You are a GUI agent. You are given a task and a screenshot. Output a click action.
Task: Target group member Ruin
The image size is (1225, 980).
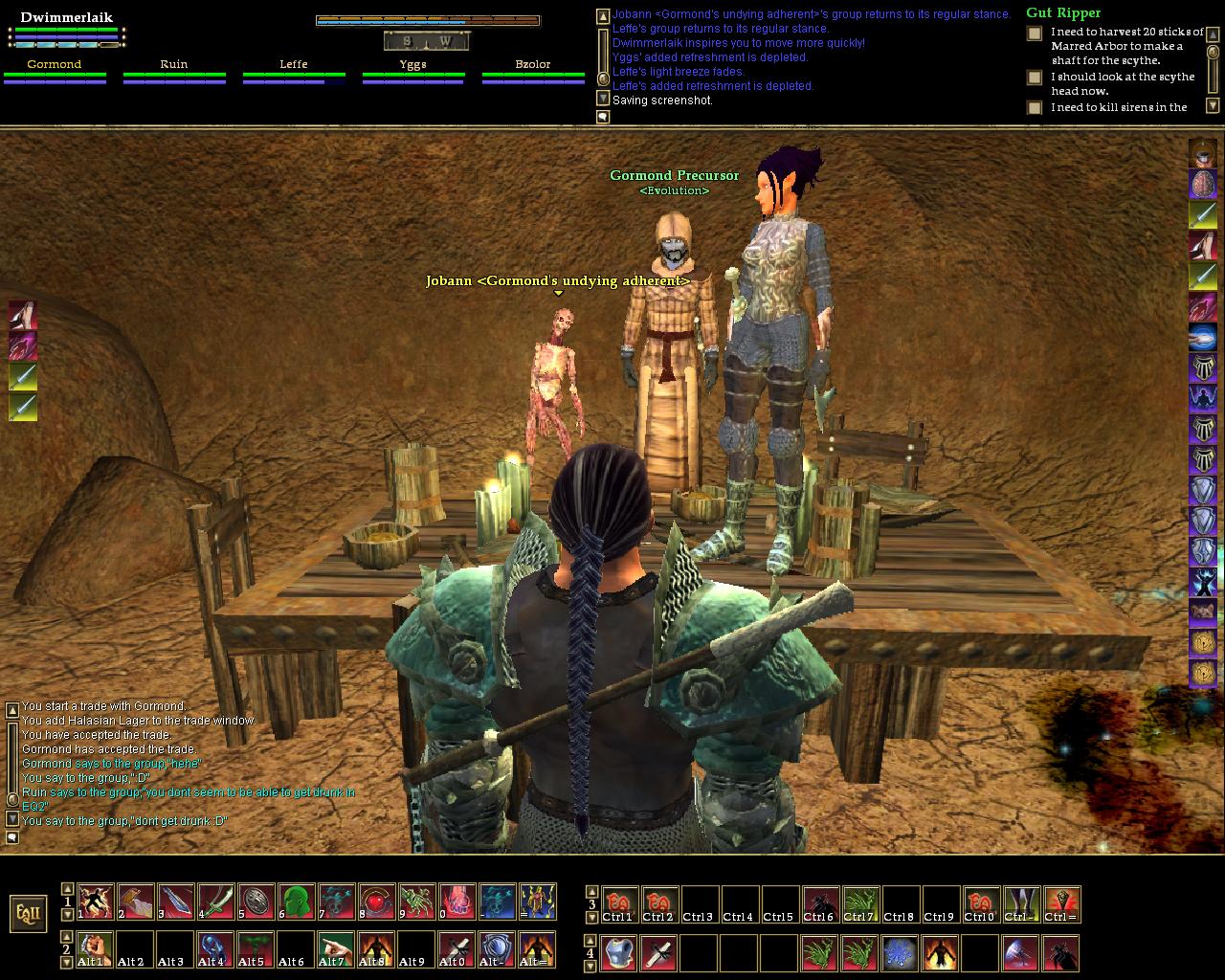point(174,64)
